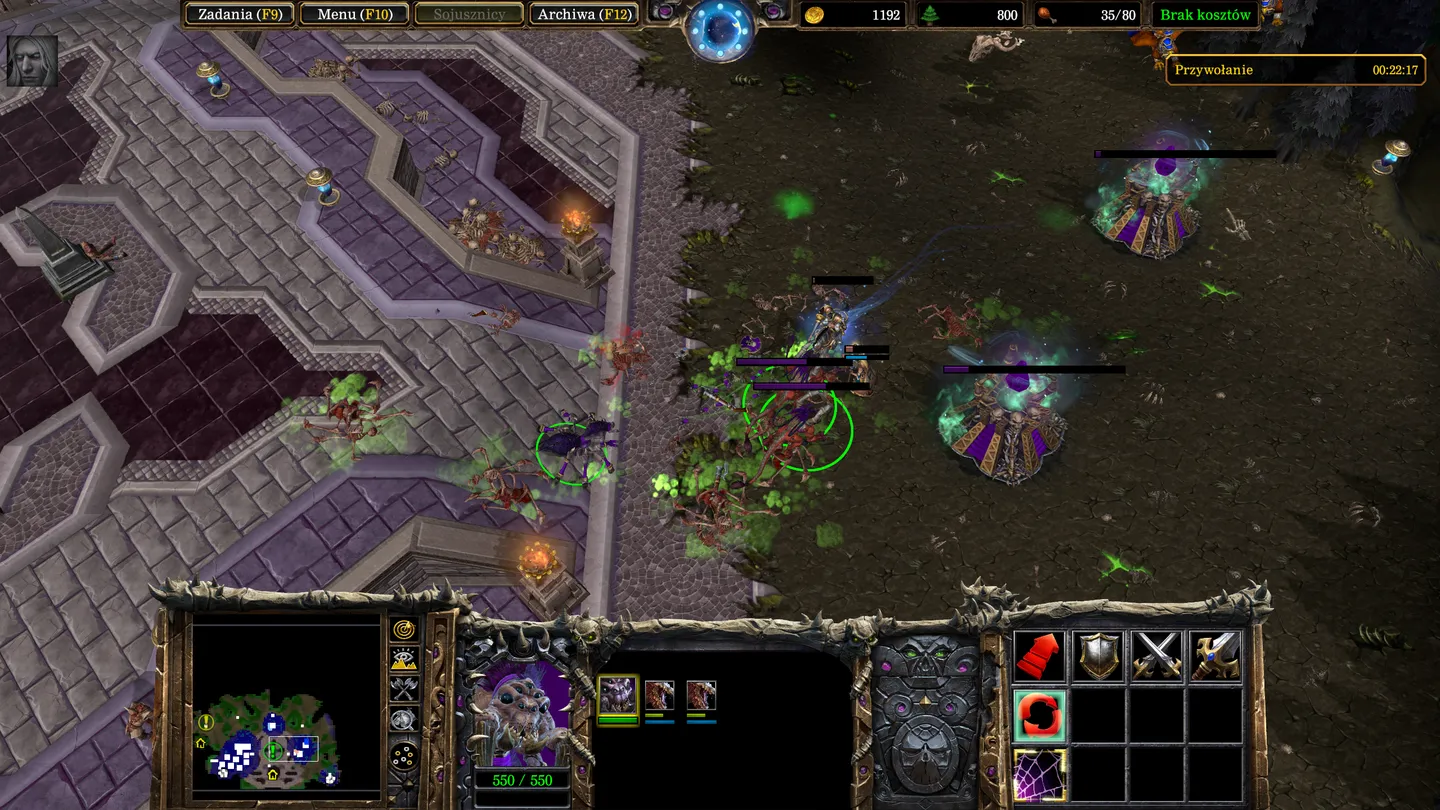Toggle terrain view with the eye-mountain minimap icon
Image resolution: width=1440 pixels, height=810 pixels.
[403, 660]
